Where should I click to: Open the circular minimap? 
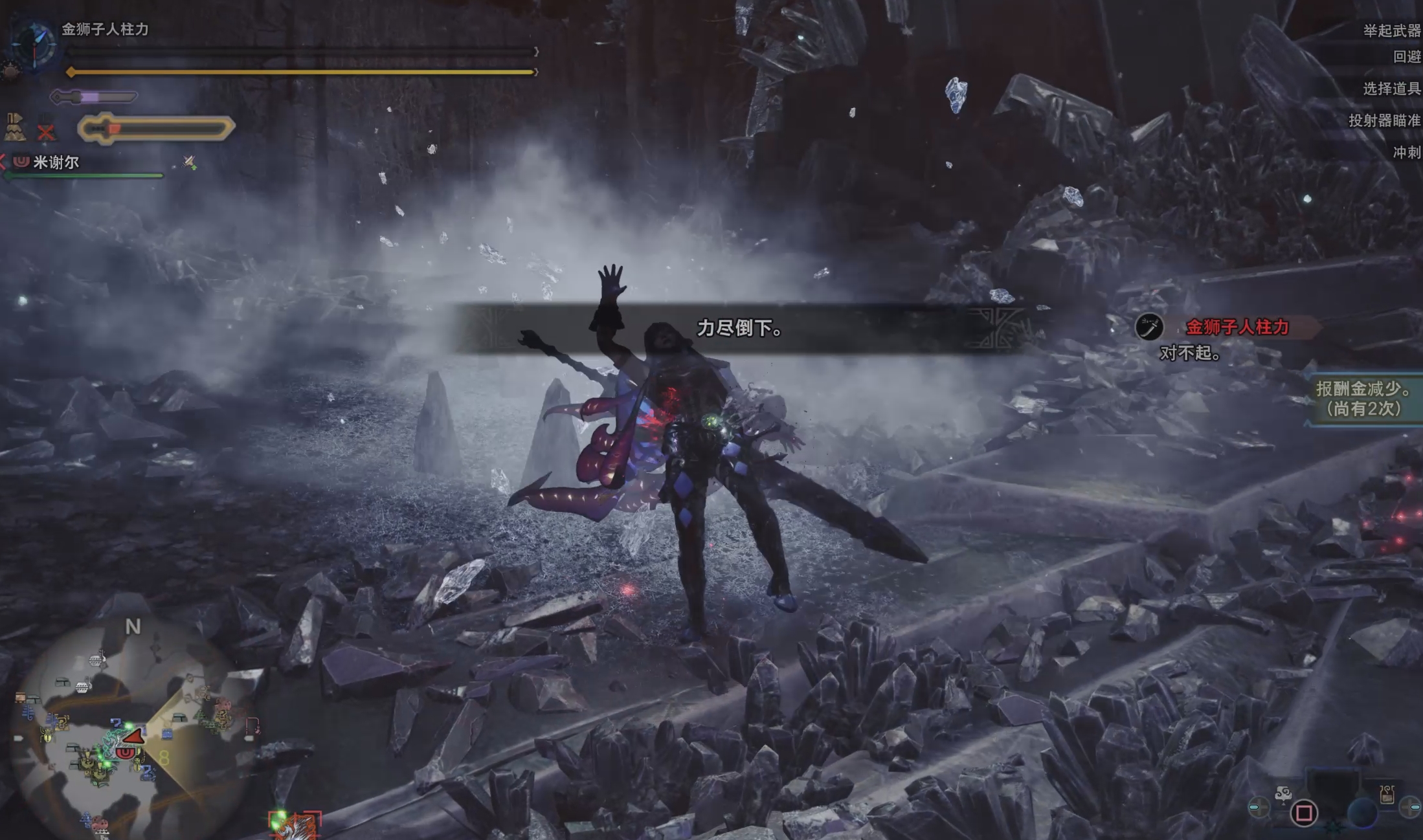[133, 731]
